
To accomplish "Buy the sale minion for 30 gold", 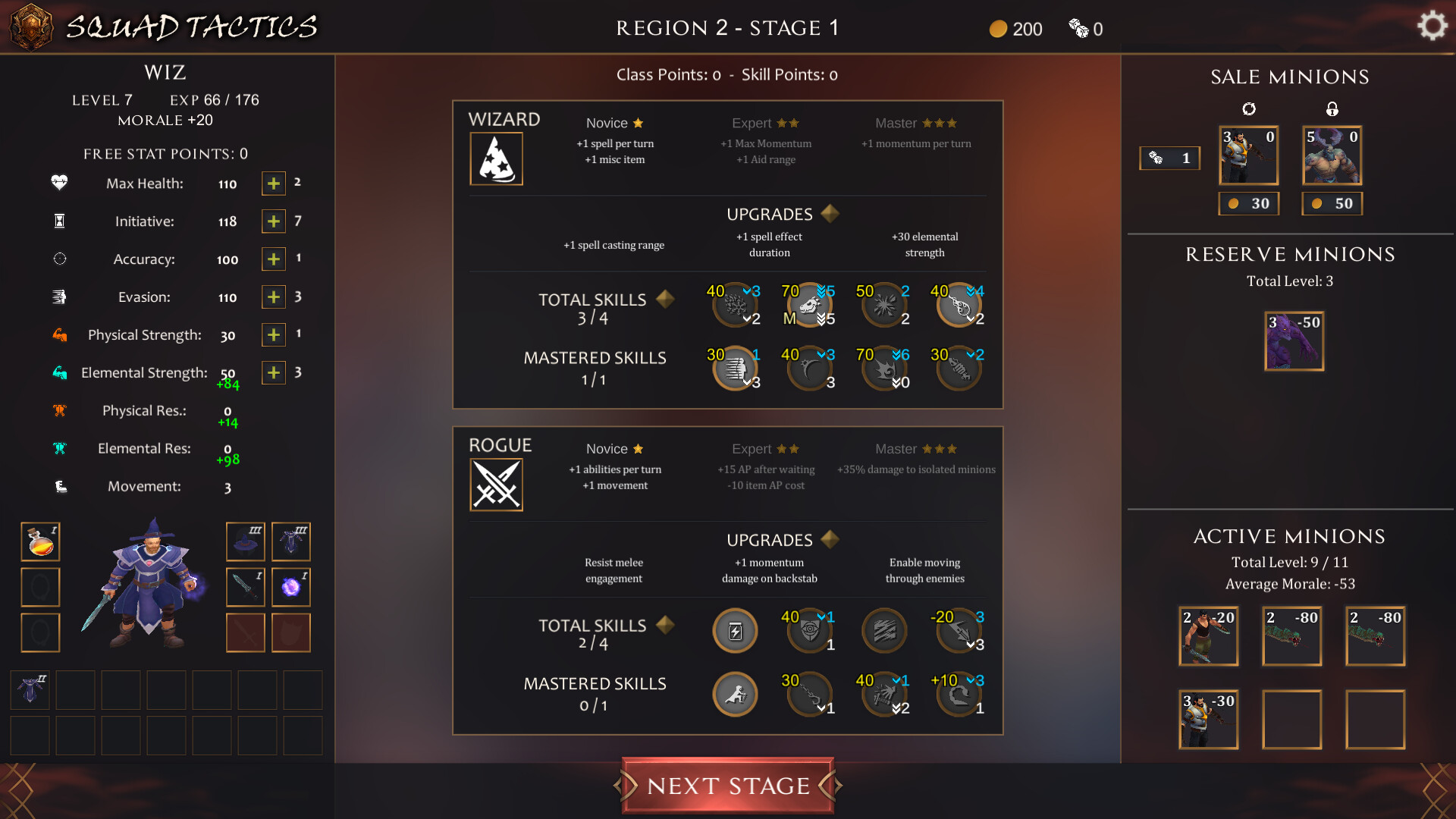I will point(1249,202).
